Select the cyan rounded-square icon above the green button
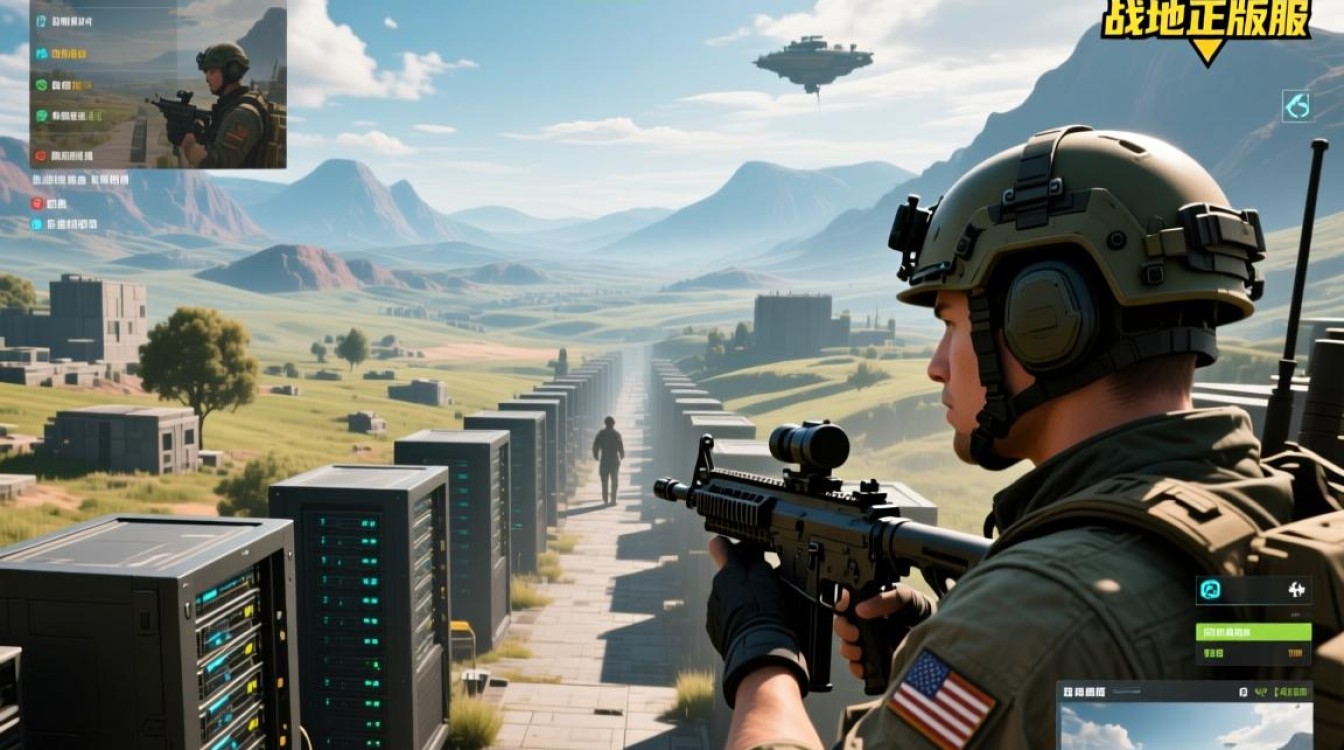The height and width of the screenshot is (750, 1344). (1210, 589)
